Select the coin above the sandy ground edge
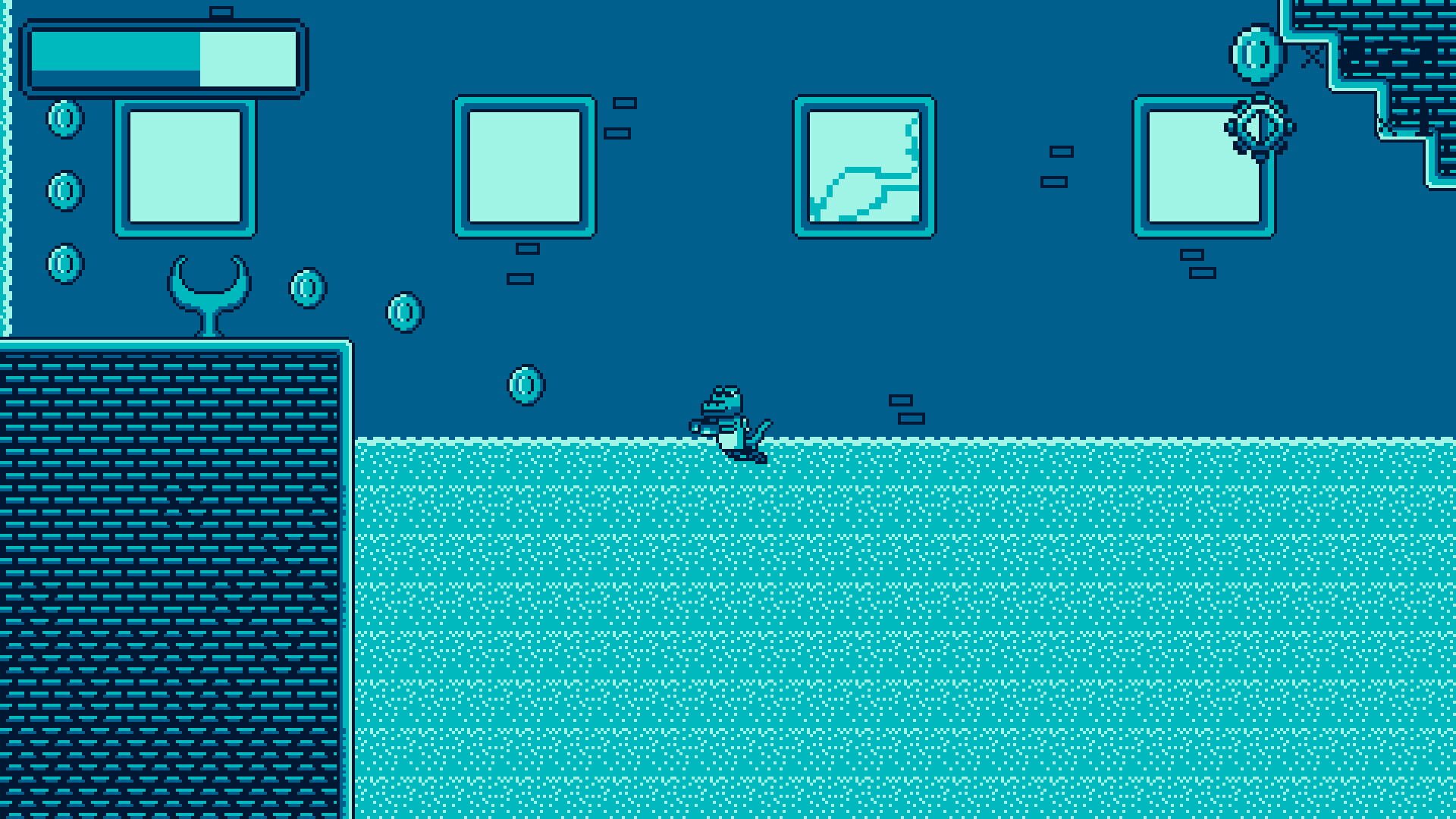 click(x=403, y=313)
